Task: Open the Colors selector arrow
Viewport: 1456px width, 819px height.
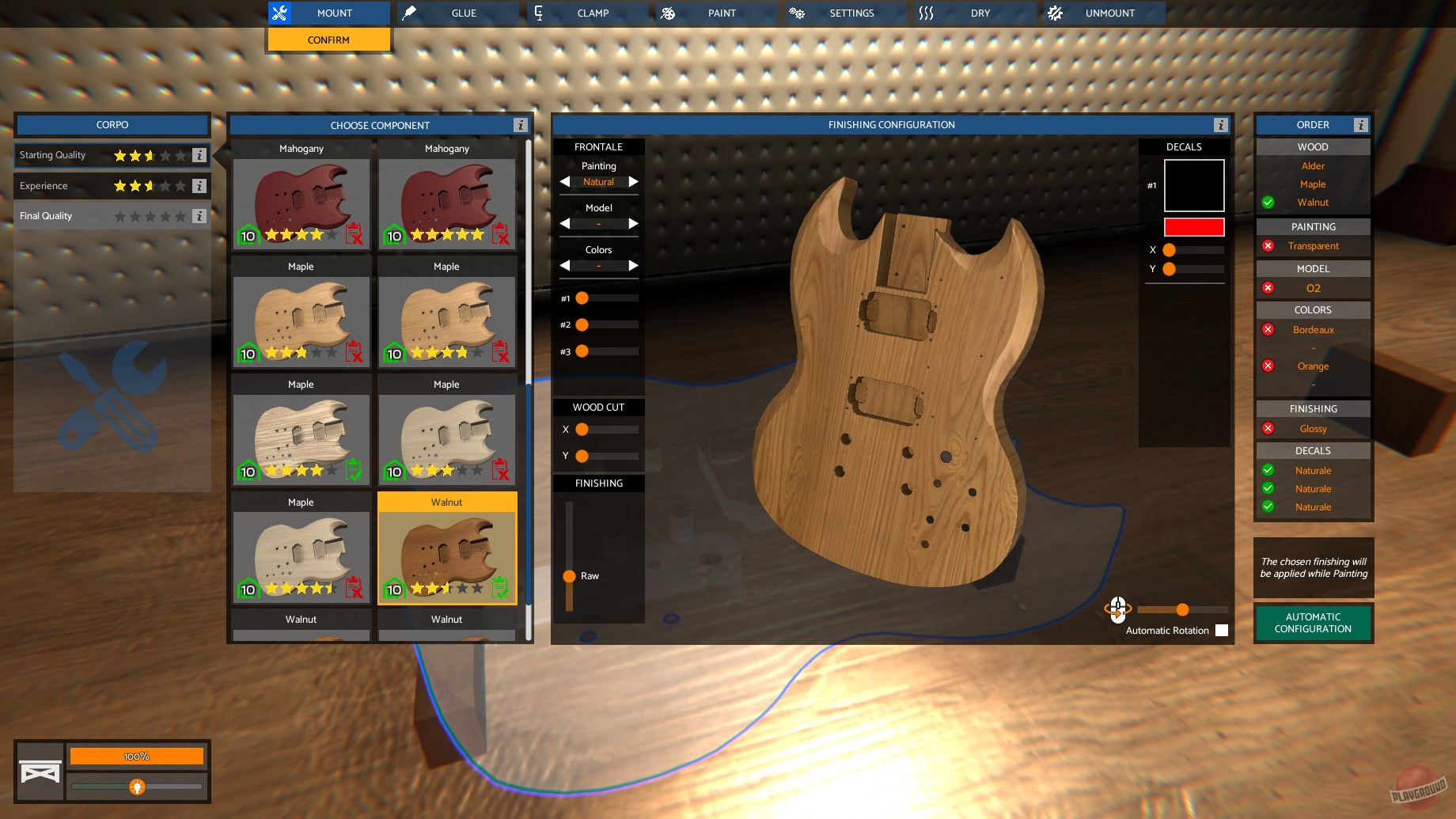Action: 634,266
